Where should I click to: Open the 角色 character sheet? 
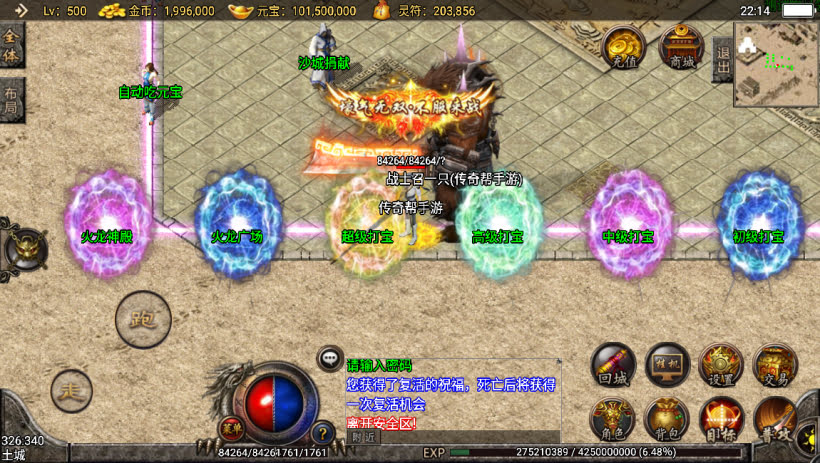[x=612, y=417]
